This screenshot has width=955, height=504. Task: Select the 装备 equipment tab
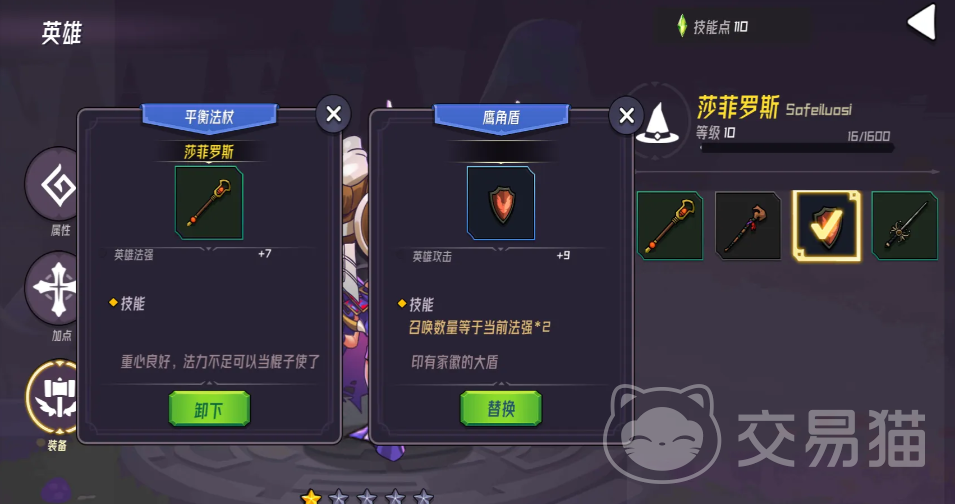tap(58, 398)
